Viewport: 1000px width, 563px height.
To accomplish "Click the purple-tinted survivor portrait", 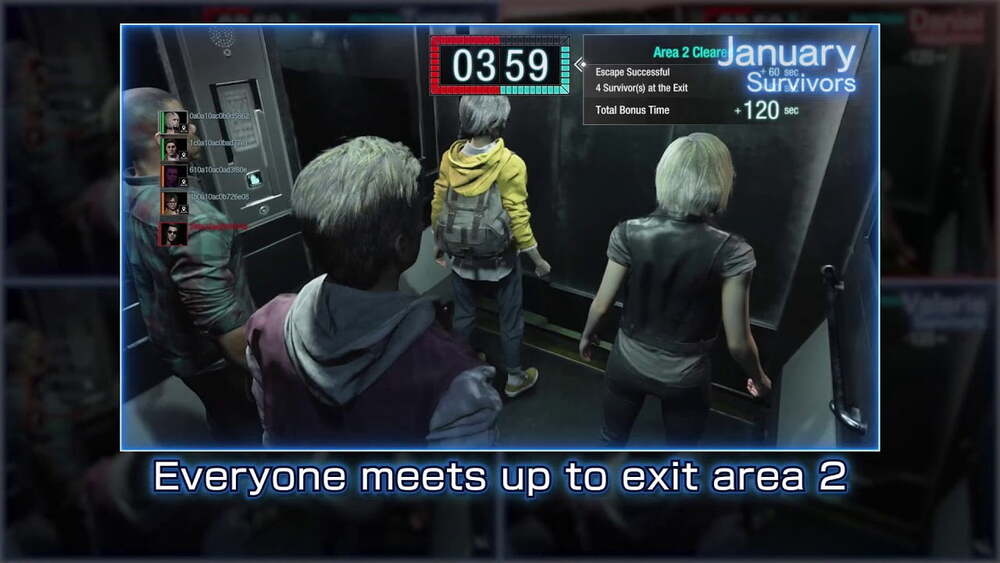I will pyautogui.click(x=174, y=177).
